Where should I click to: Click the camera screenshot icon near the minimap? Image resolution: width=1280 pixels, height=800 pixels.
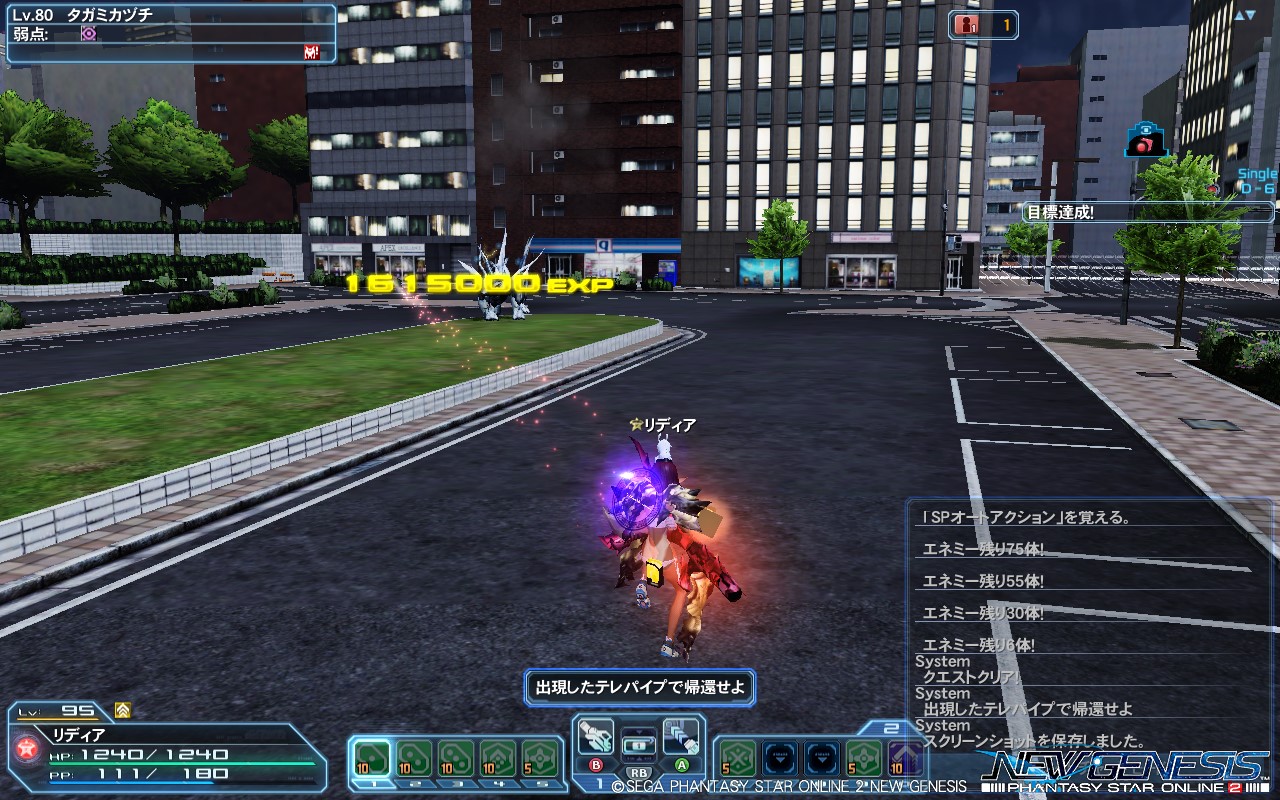pyautogui.click(x=1144, y=141)
